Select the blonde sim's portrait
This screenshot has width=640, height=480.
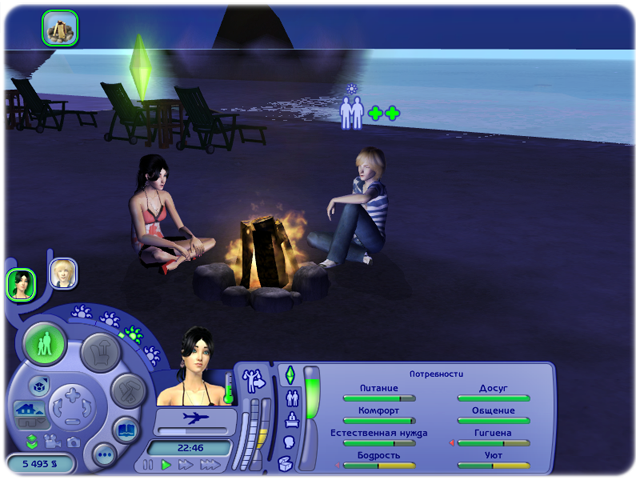64,273
